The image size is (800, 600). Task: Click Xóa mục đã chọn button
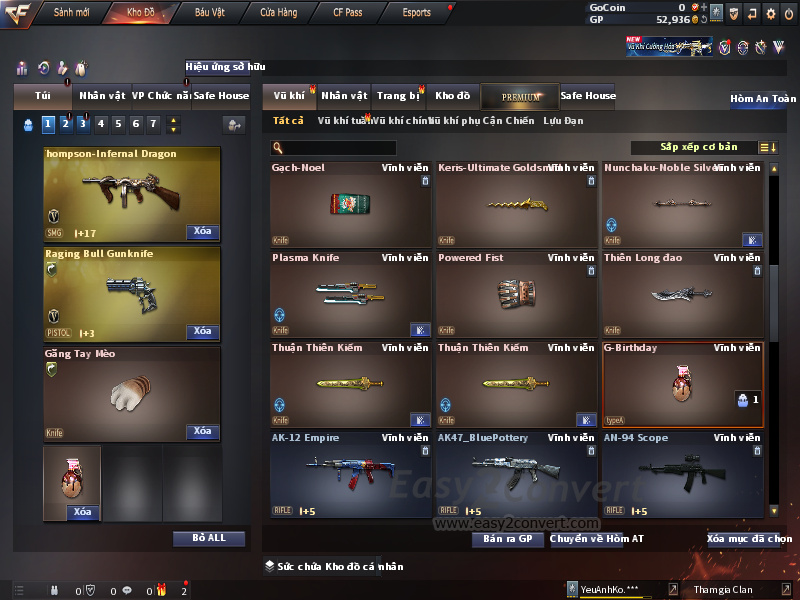pyautogui.click(x=749, y=539)
